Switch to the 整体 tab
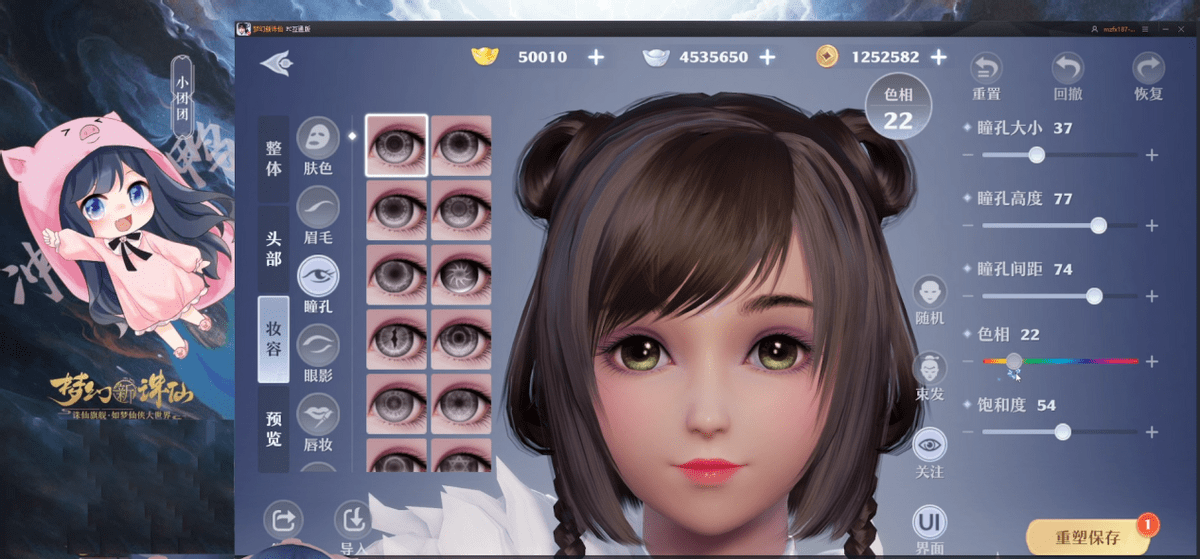 click(273, 157)
